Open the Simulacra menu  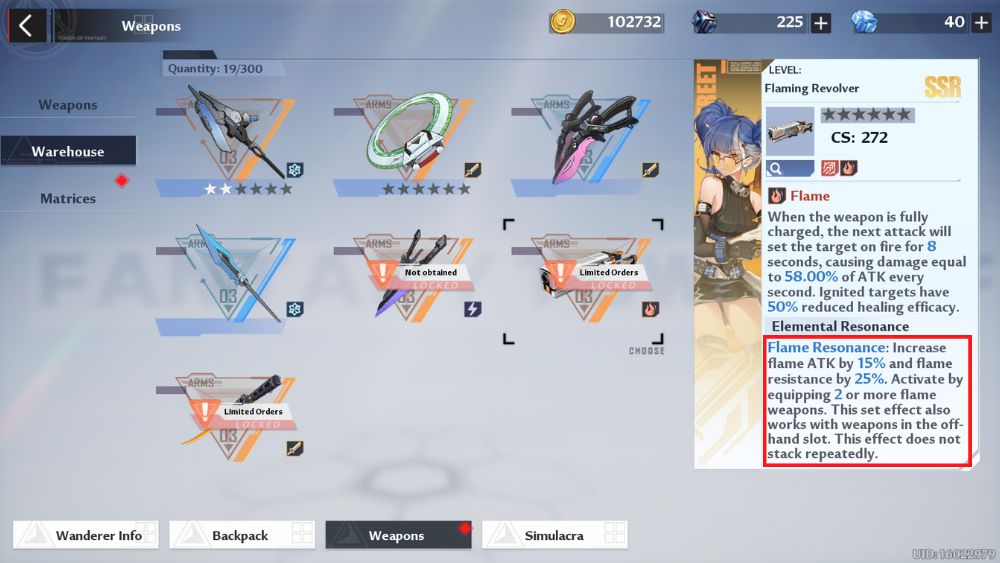554,535
